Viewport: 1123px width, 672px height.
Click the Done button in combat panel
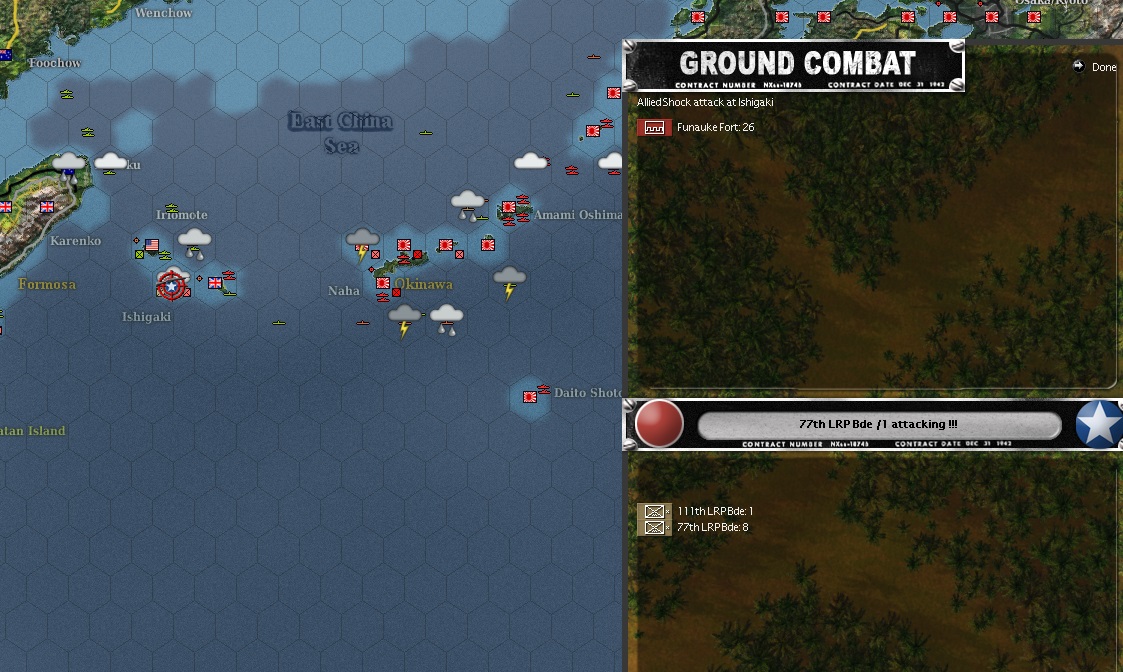click(x=1095, y=67)
